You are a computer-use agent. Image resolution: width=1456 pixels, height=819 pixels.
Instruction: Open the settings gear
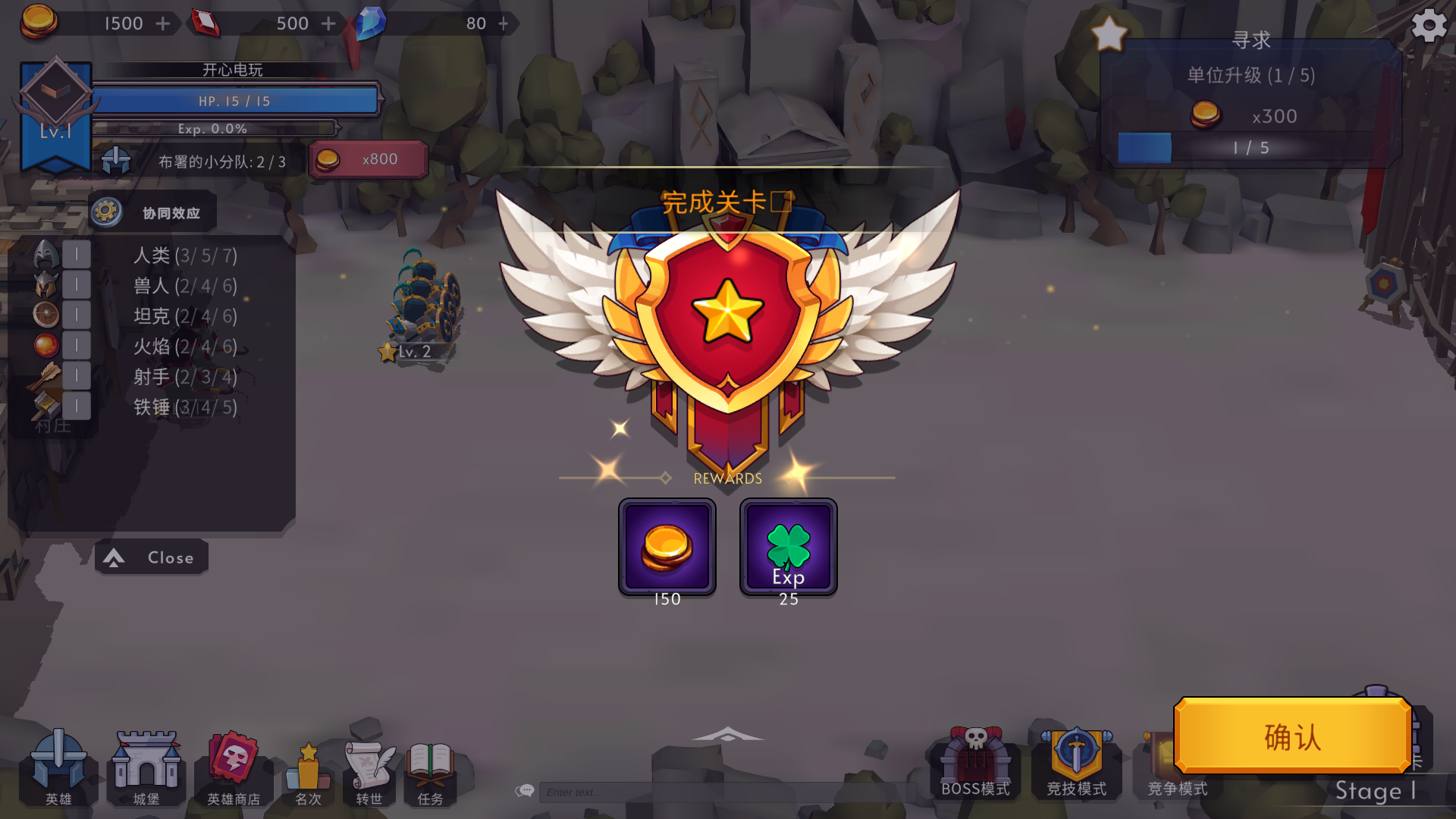point(1429,25)
